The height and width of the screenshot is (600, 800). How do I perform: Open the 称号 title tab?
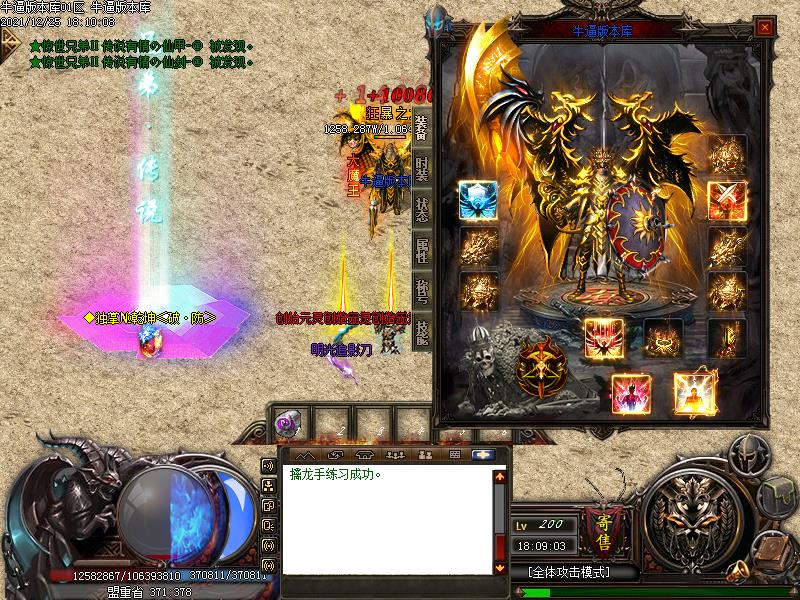(422, 292)
